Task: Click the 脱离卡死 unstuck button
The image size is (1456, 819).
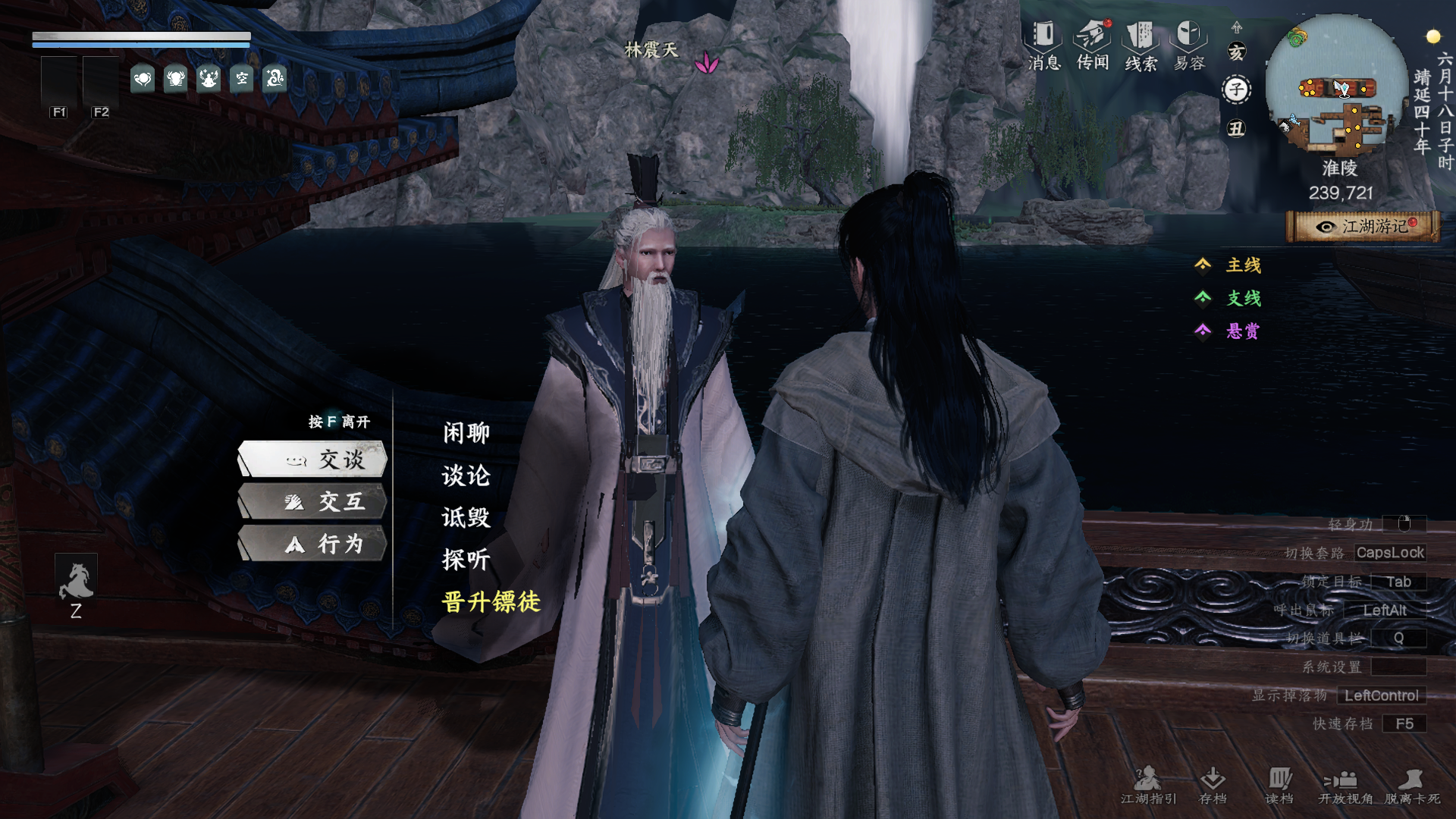Action: click(1412, 785)
